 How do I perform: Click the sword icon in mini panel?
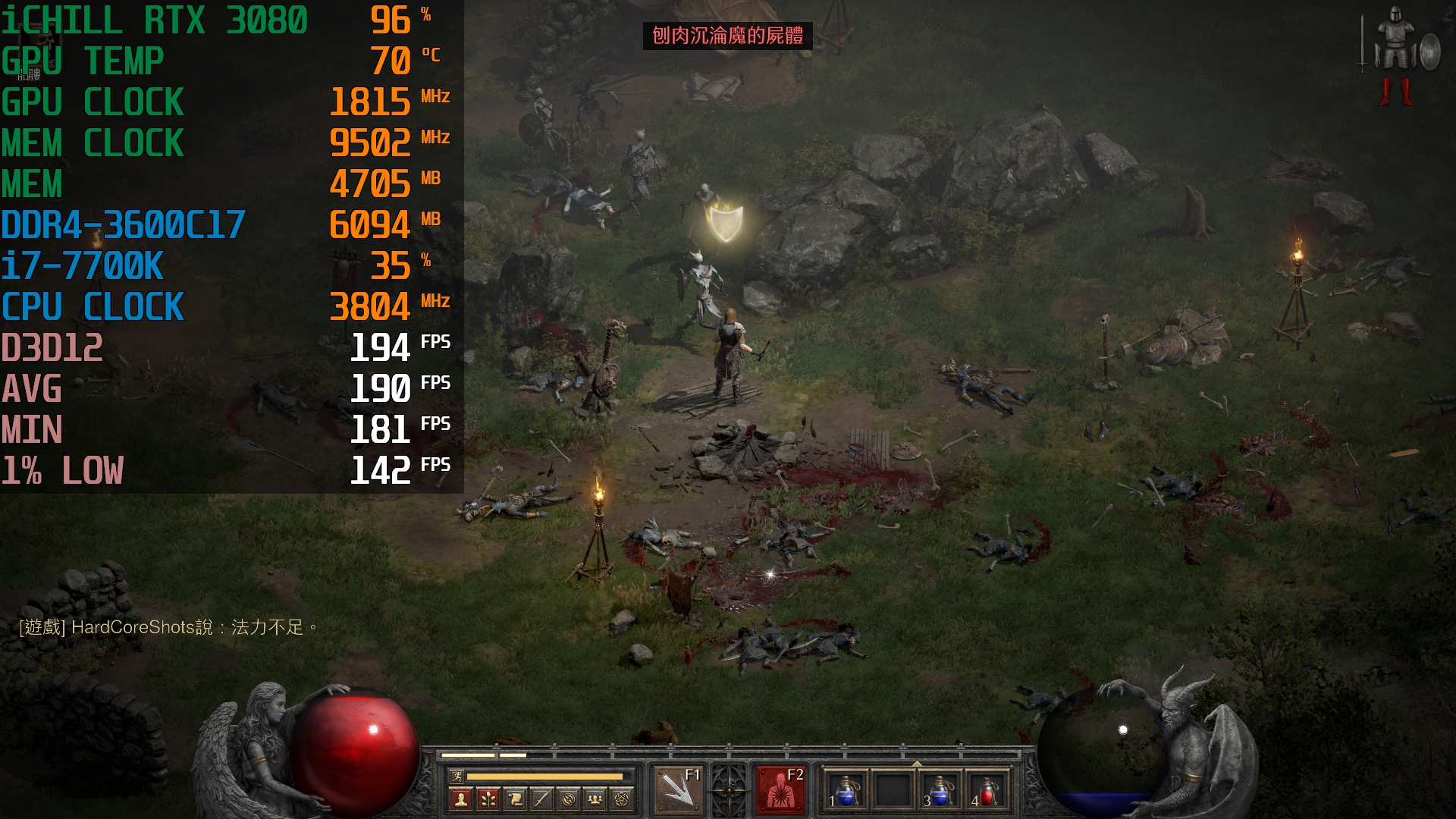click(x=541, y=799)
